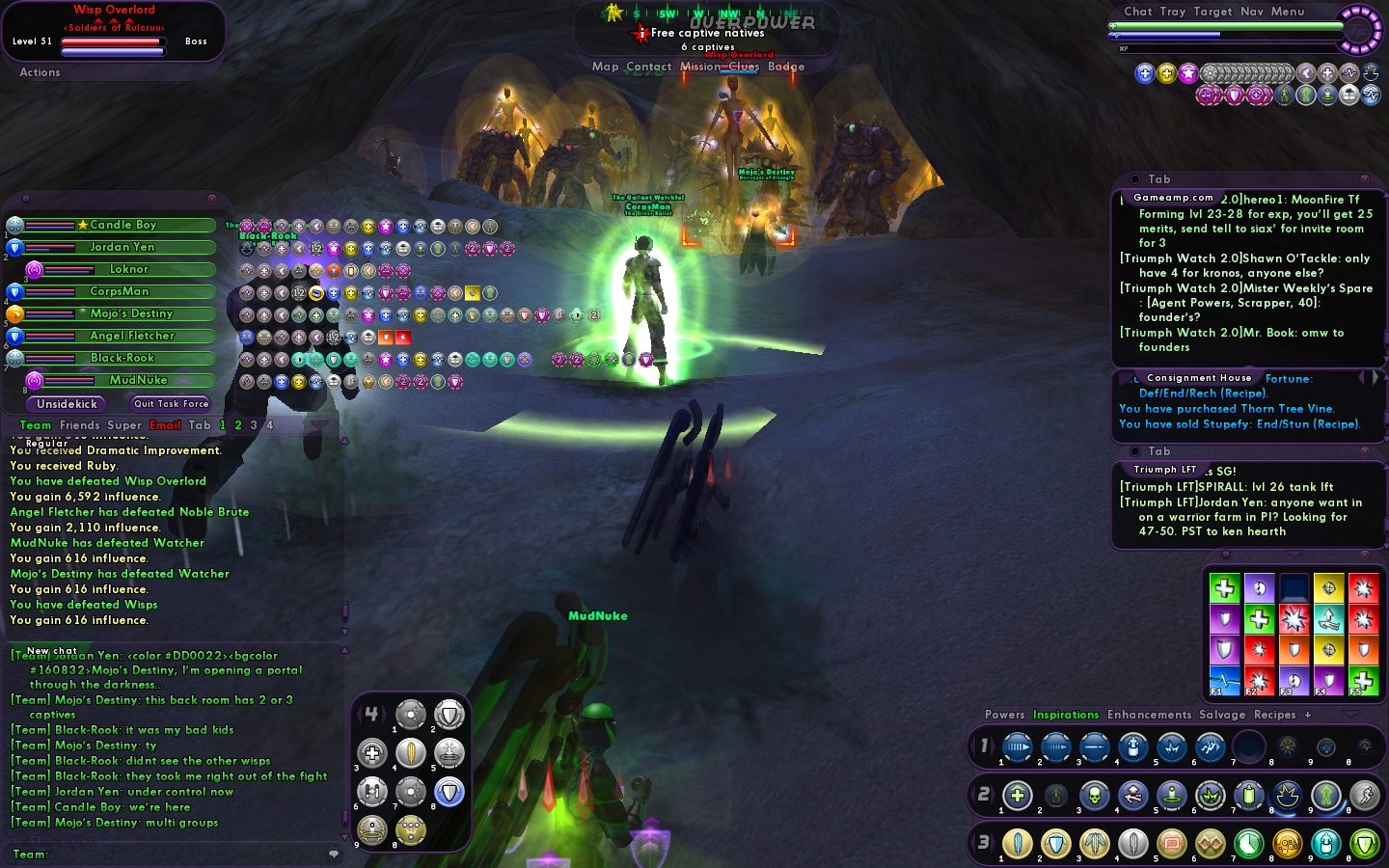
Task: Select teammate Candle Boy
Action: pos(123,225)
